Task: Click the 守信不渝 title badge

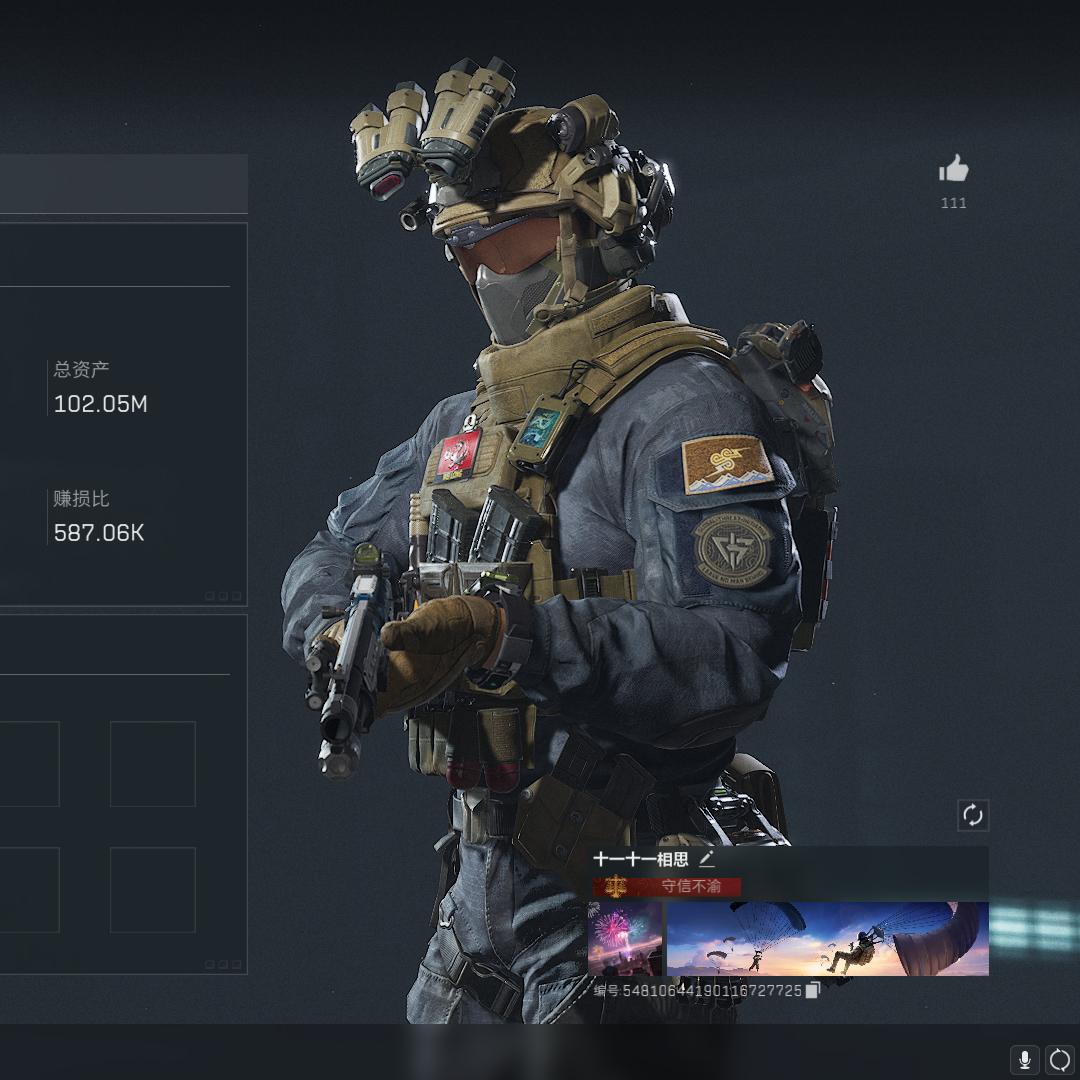Action: (668, 886)
